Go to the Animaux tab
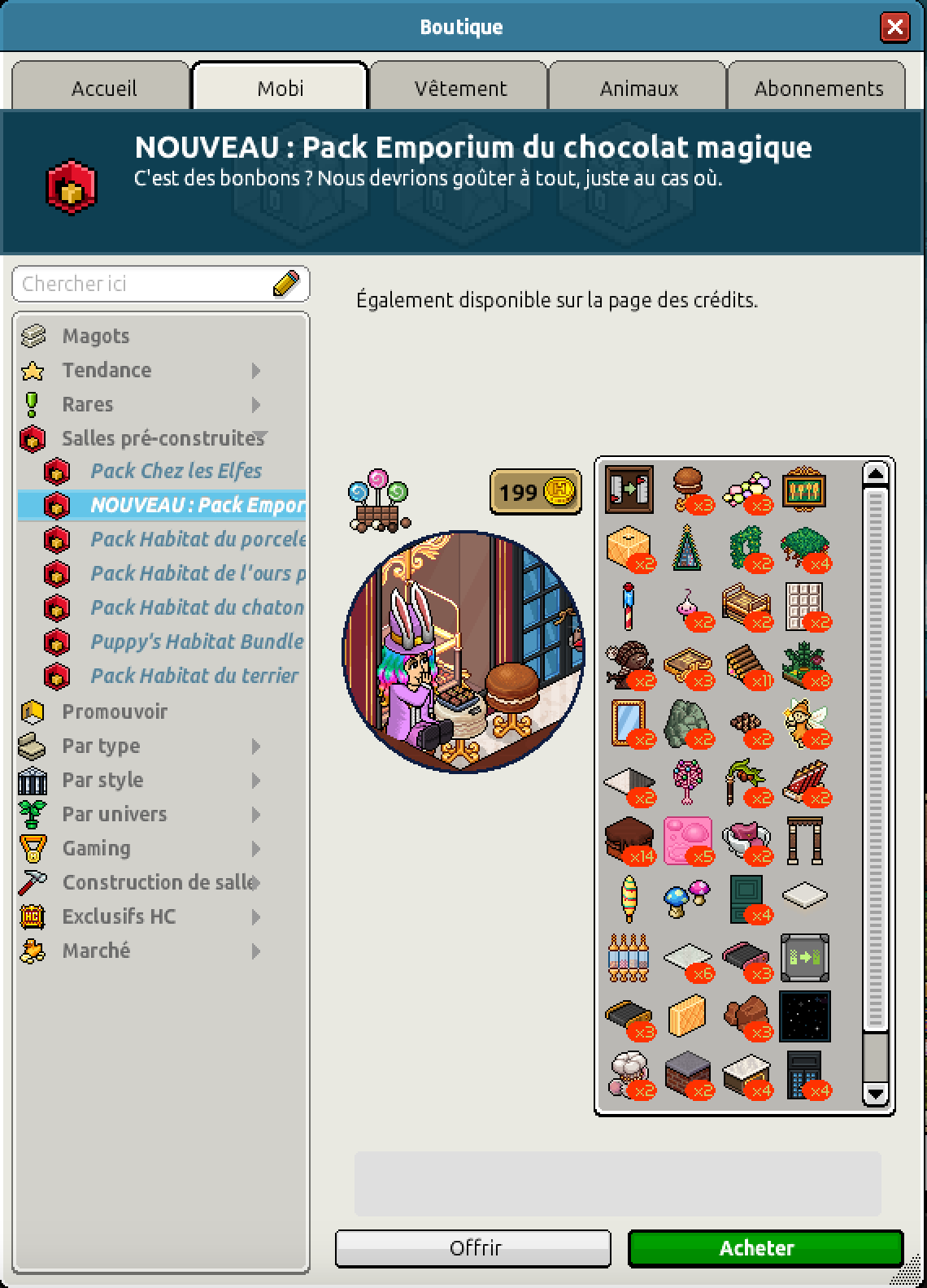Viewport: 927px width, 1288px height. (x=638, y=88)
